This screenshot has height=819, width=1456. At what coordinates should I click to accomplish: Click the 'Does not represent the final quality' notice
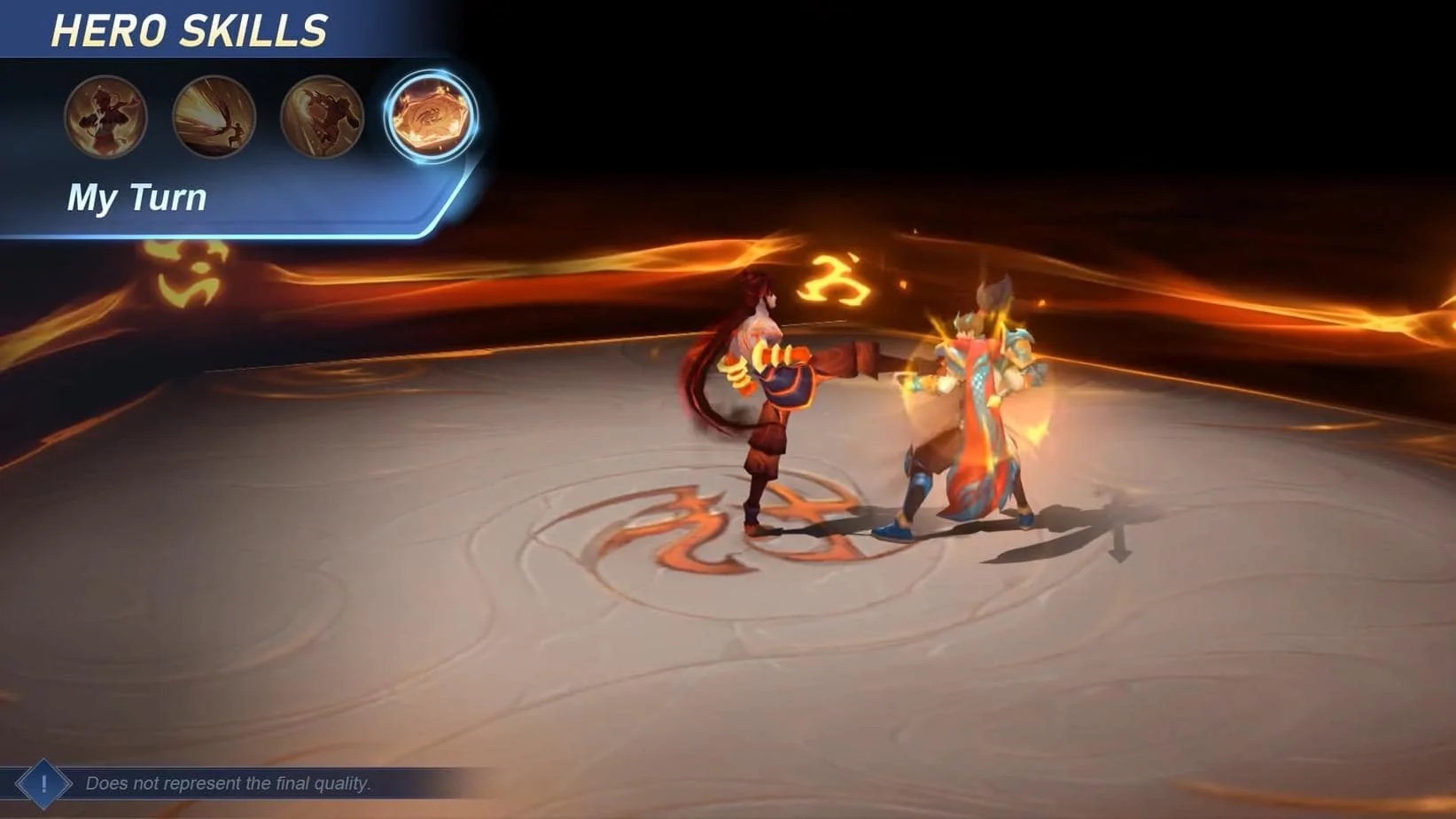pos(229,784)
